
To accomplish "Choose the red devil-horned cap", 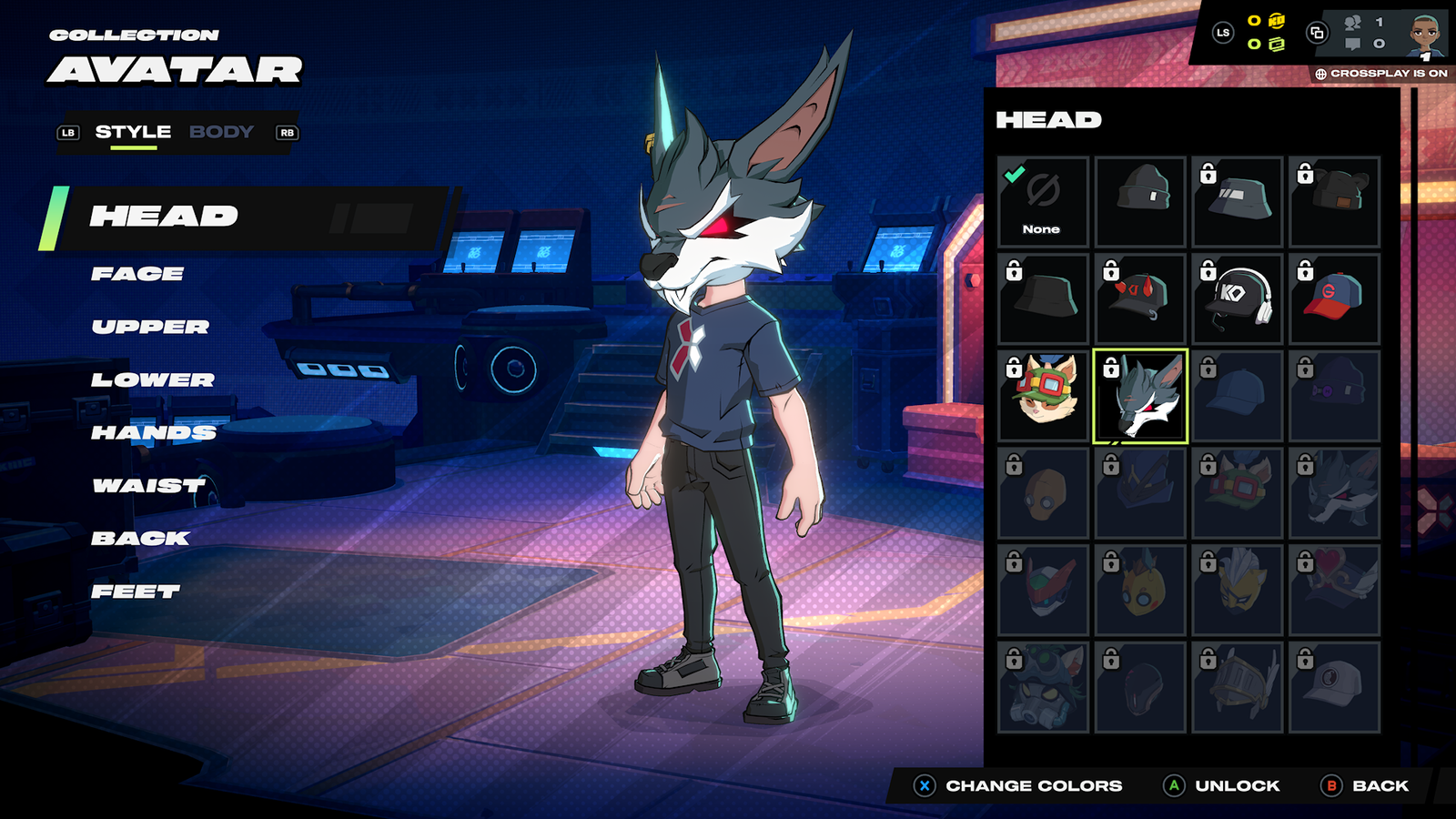I will click(x=1140, y=299).
